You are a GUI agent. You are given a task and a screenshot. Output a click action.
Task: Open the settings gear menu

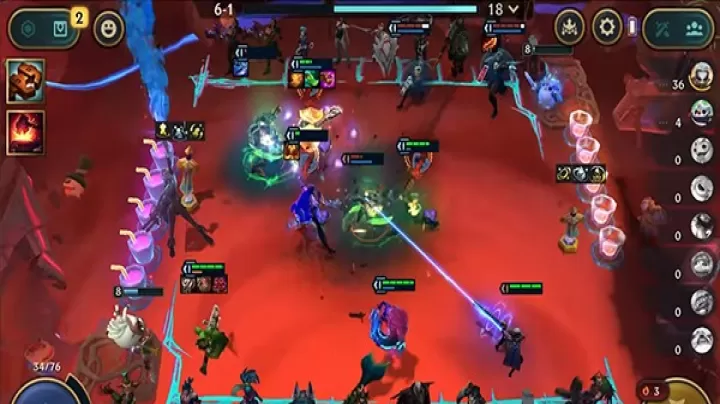point(607,27)
